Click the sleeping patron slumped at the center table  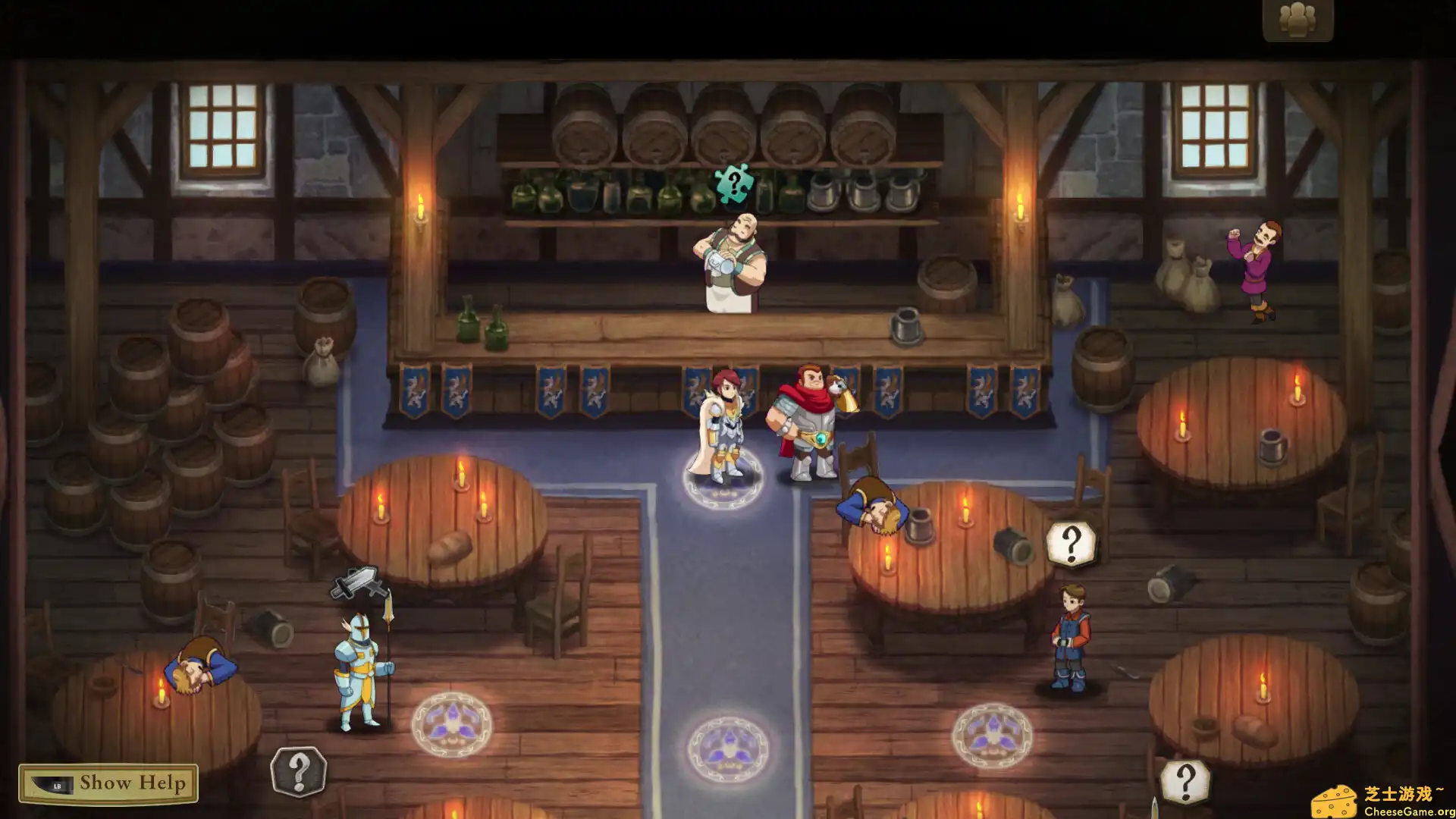click(x=872, y=504)
